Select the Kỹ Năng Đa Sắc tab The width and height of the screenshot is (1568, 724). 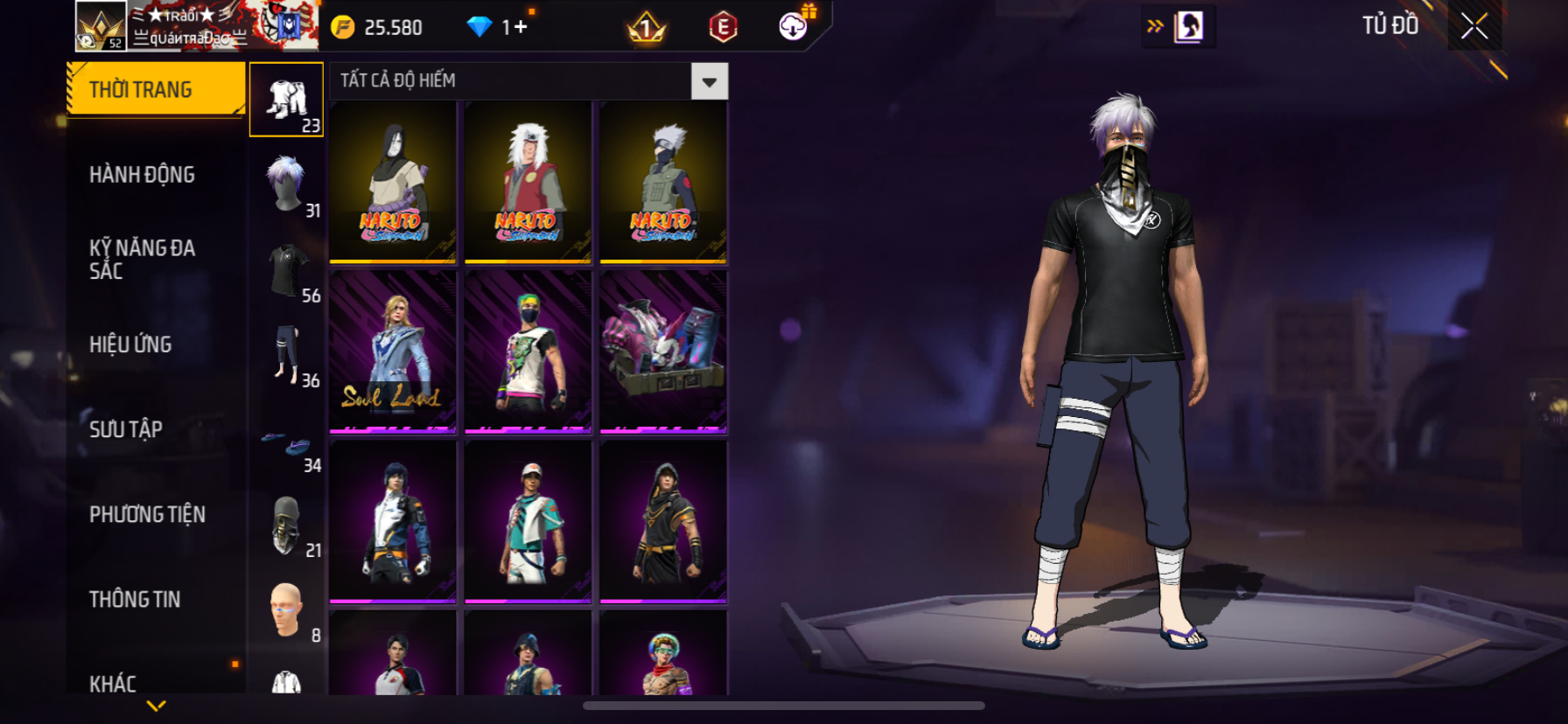point(142,259)
